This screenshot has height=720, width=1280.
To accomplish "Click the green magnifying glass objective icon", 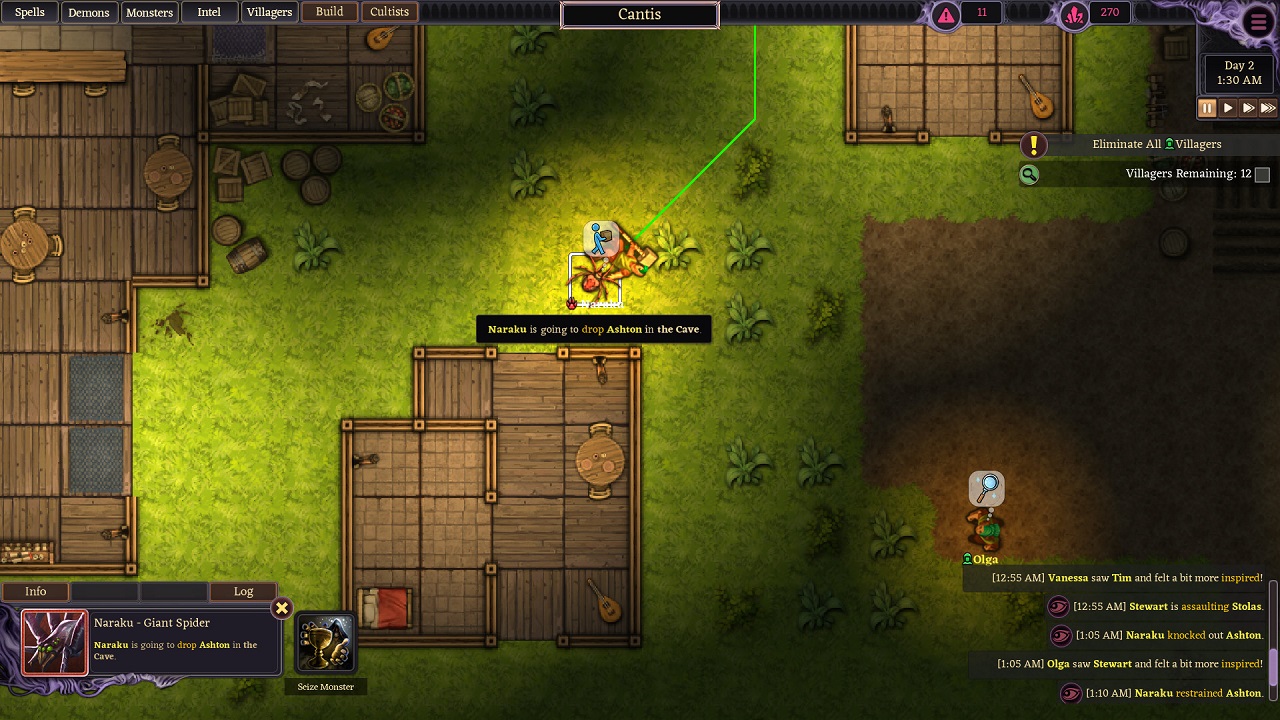I will point(1028,175).
